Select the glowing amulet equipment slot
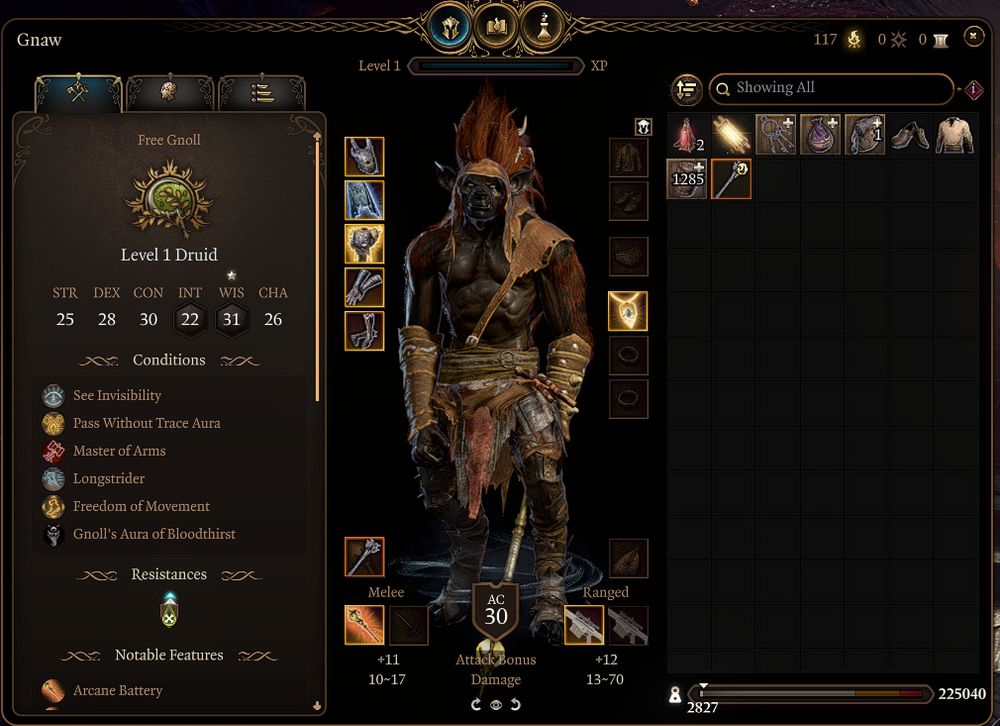The height and width of the screenshot is (726, 1000). click(628, 311)
